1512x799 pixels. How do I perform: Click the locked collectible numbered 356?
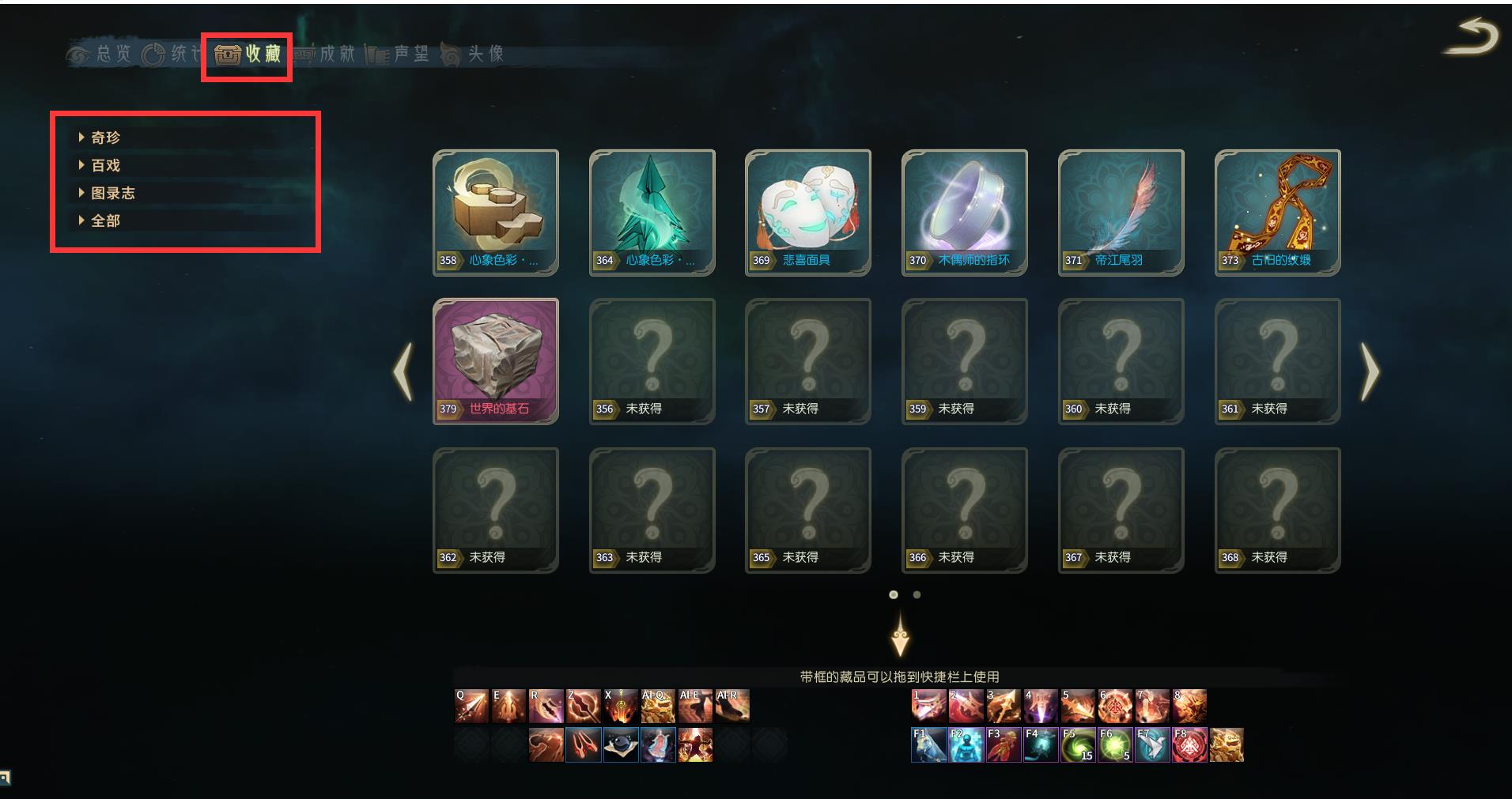(x=652, y=360)
